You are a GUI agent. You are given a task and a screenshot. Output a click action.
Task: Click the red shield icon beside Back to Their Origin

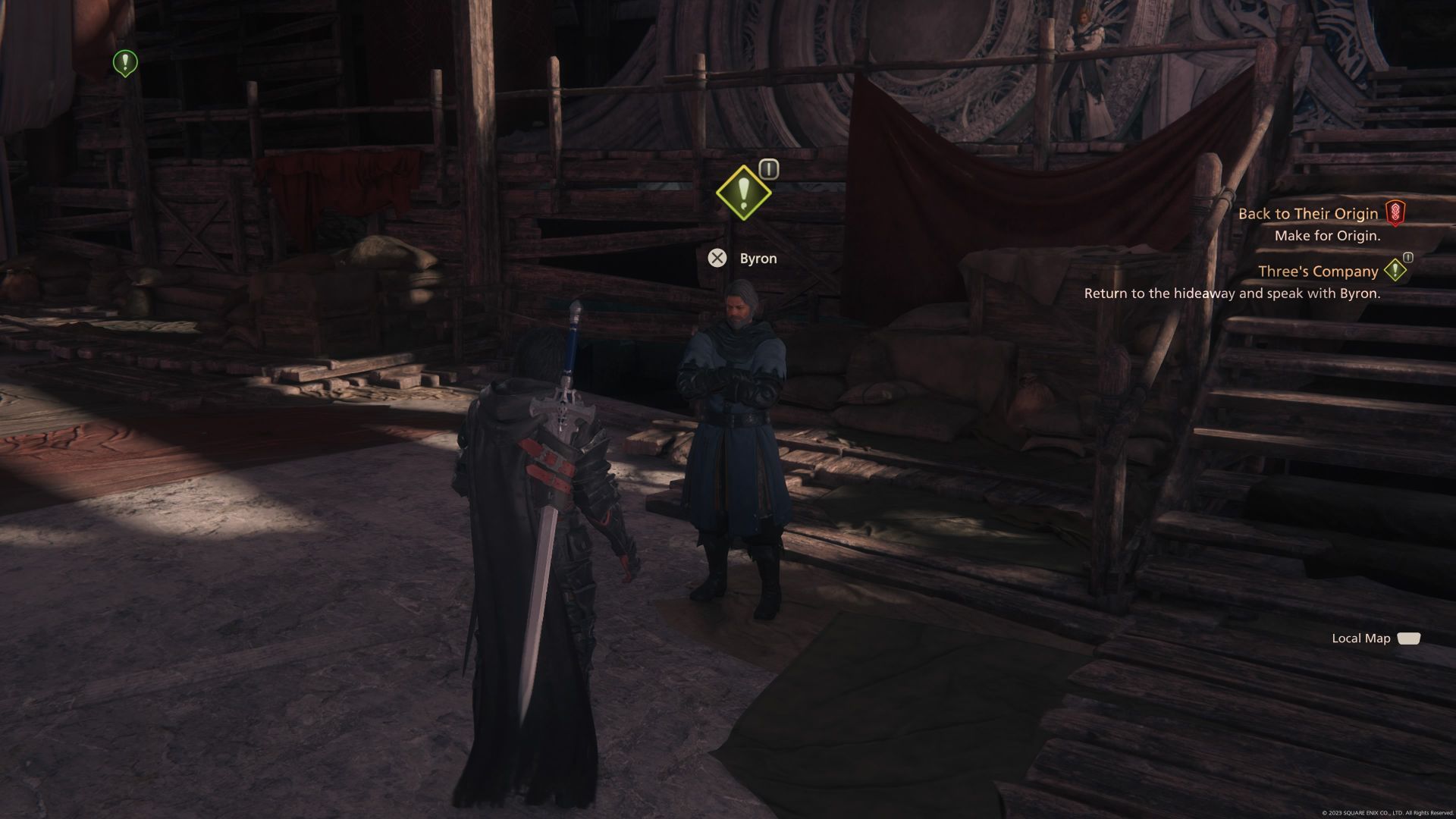tap(1398, 213)
